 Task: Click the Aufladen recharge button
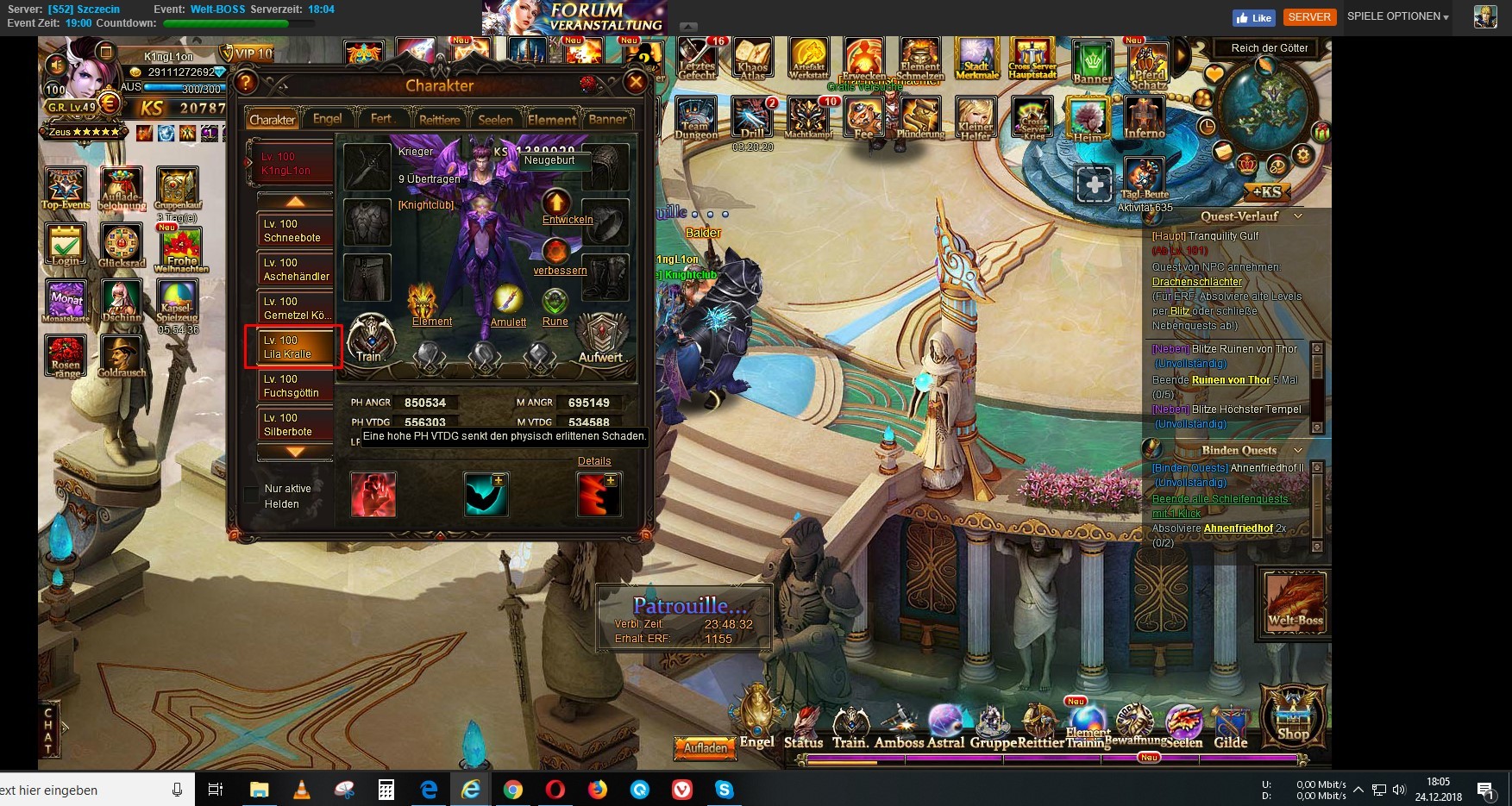pyautogui.click(x=706, y=748)
